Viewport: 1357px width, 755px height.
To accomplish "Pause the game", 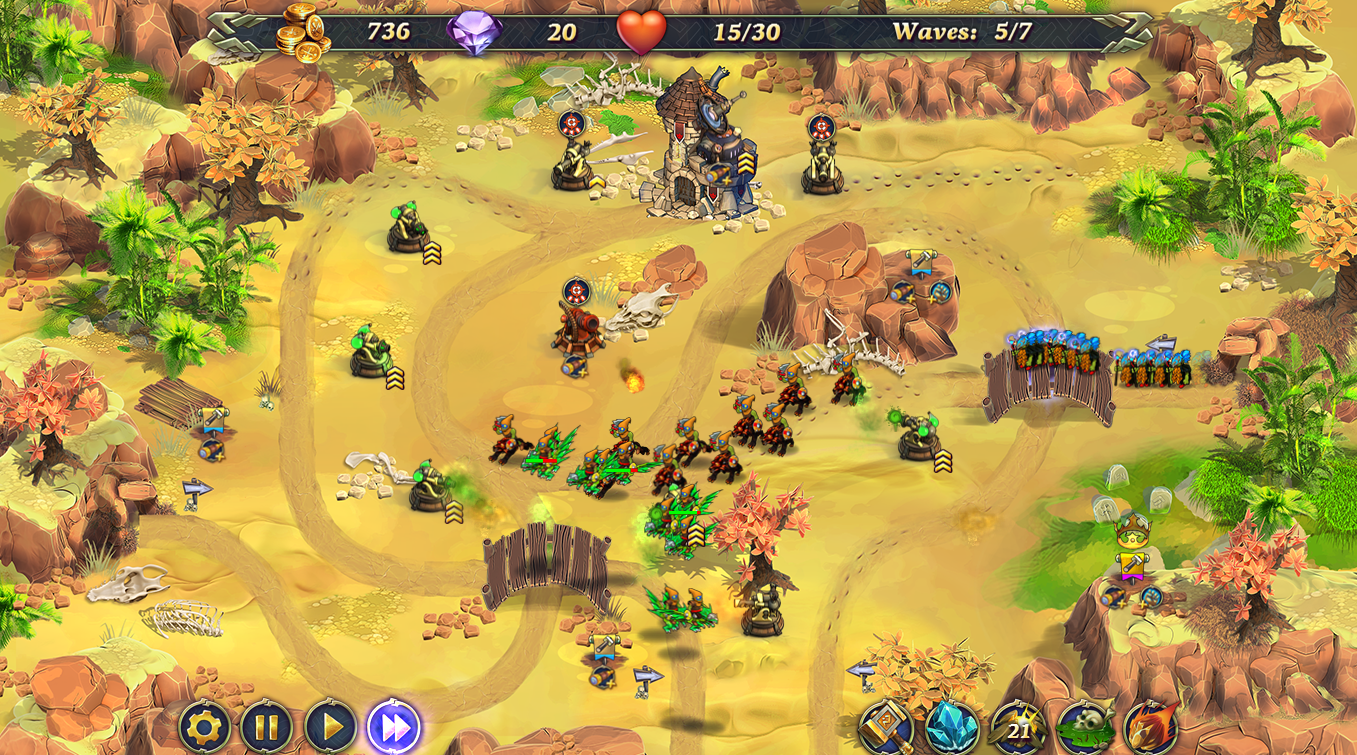I will [x=267, y=727].
